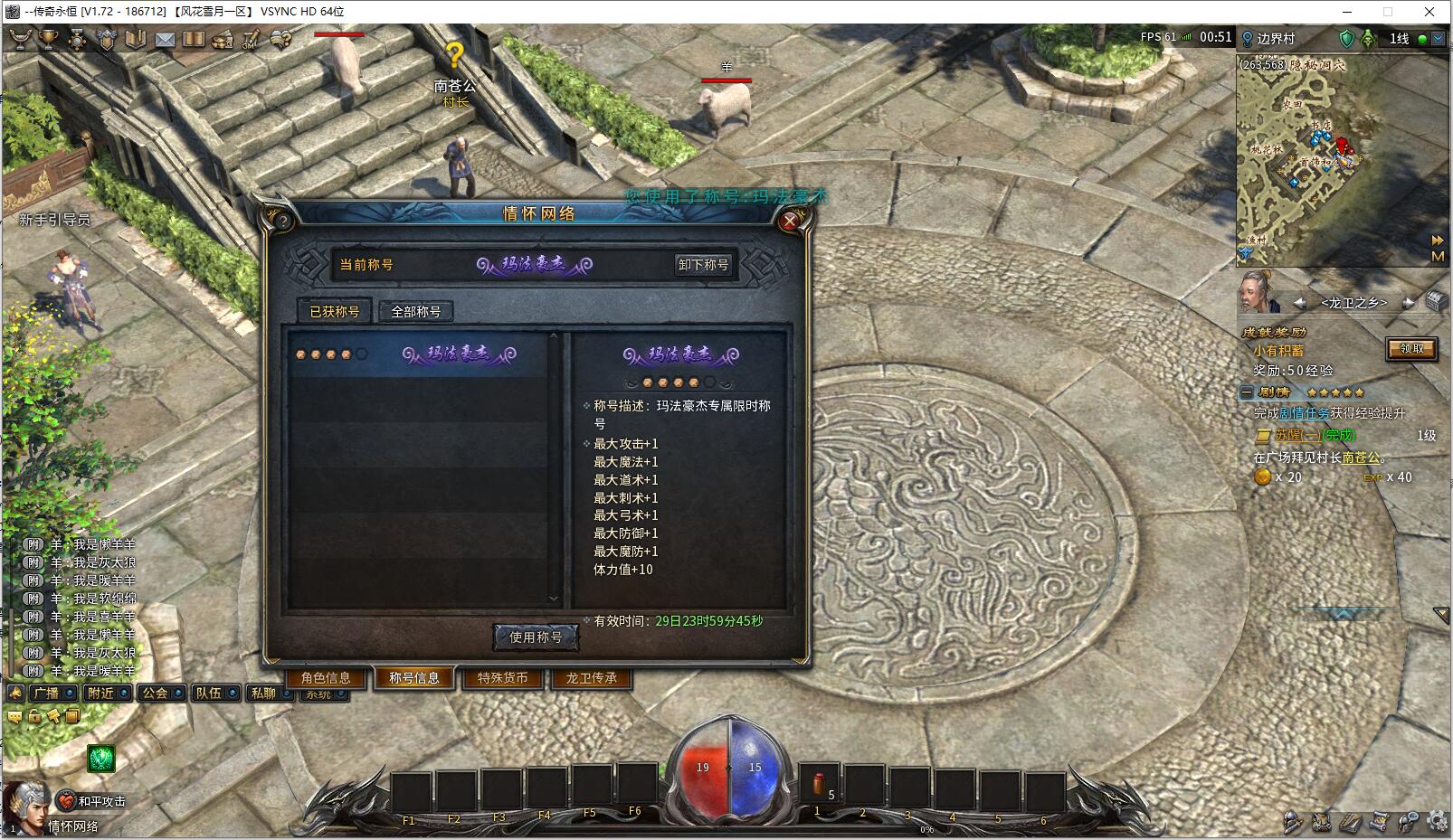Select the 已获称号 tab
The width and height of the screenshot is (1453, 840).
(335, 312)
